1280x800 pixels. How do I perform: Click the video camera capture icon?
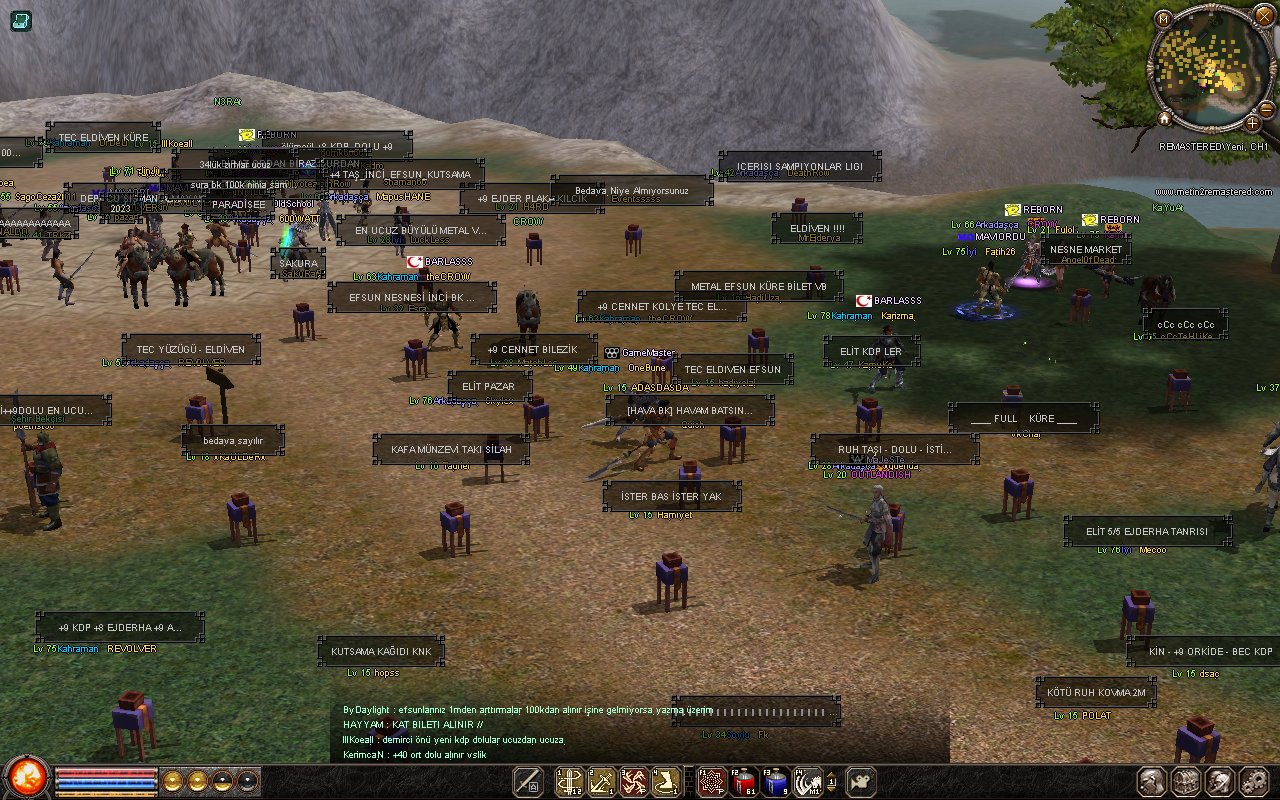pyautogui.click(x=859, y=782)
